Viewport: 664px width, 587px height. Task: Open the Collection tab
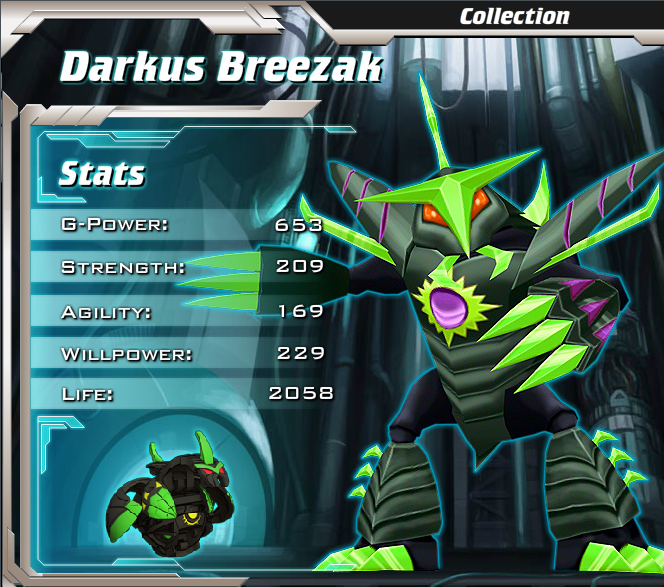point(514,16)
